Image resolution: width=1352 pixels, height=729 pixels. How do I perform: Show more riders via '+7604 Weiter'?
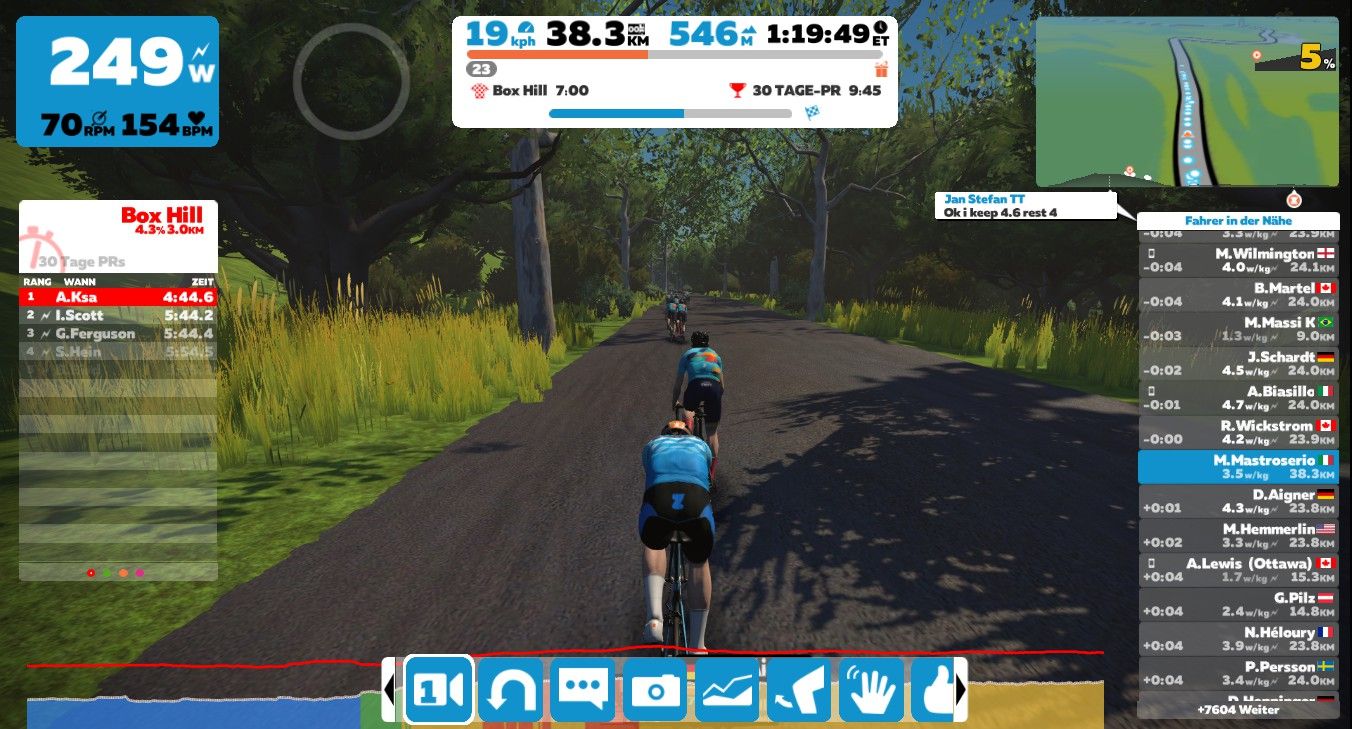pyautogui.click(x=1237, y=709)
